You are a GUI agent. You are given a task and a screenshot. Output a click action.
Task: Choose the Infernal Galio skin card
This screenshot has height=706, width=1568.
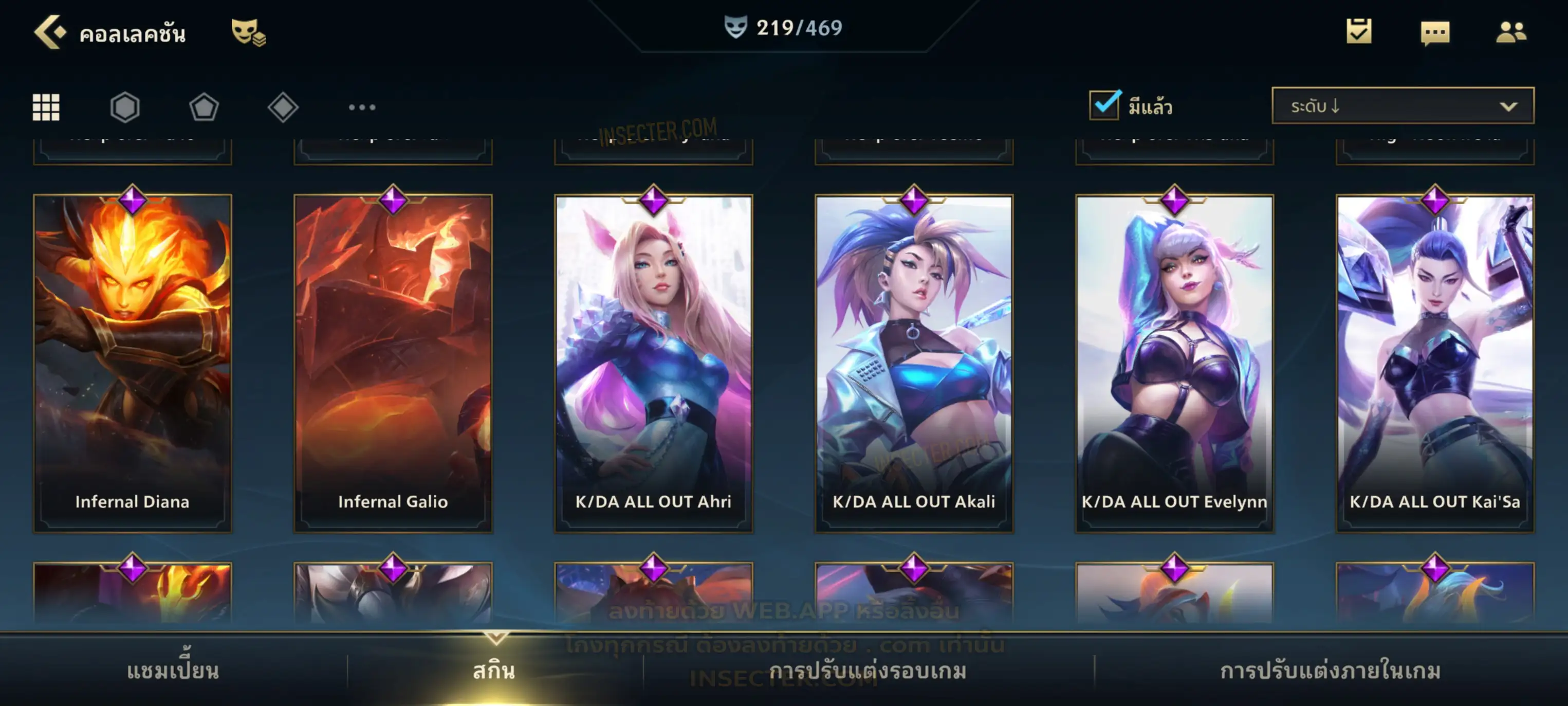pos(393,363)
